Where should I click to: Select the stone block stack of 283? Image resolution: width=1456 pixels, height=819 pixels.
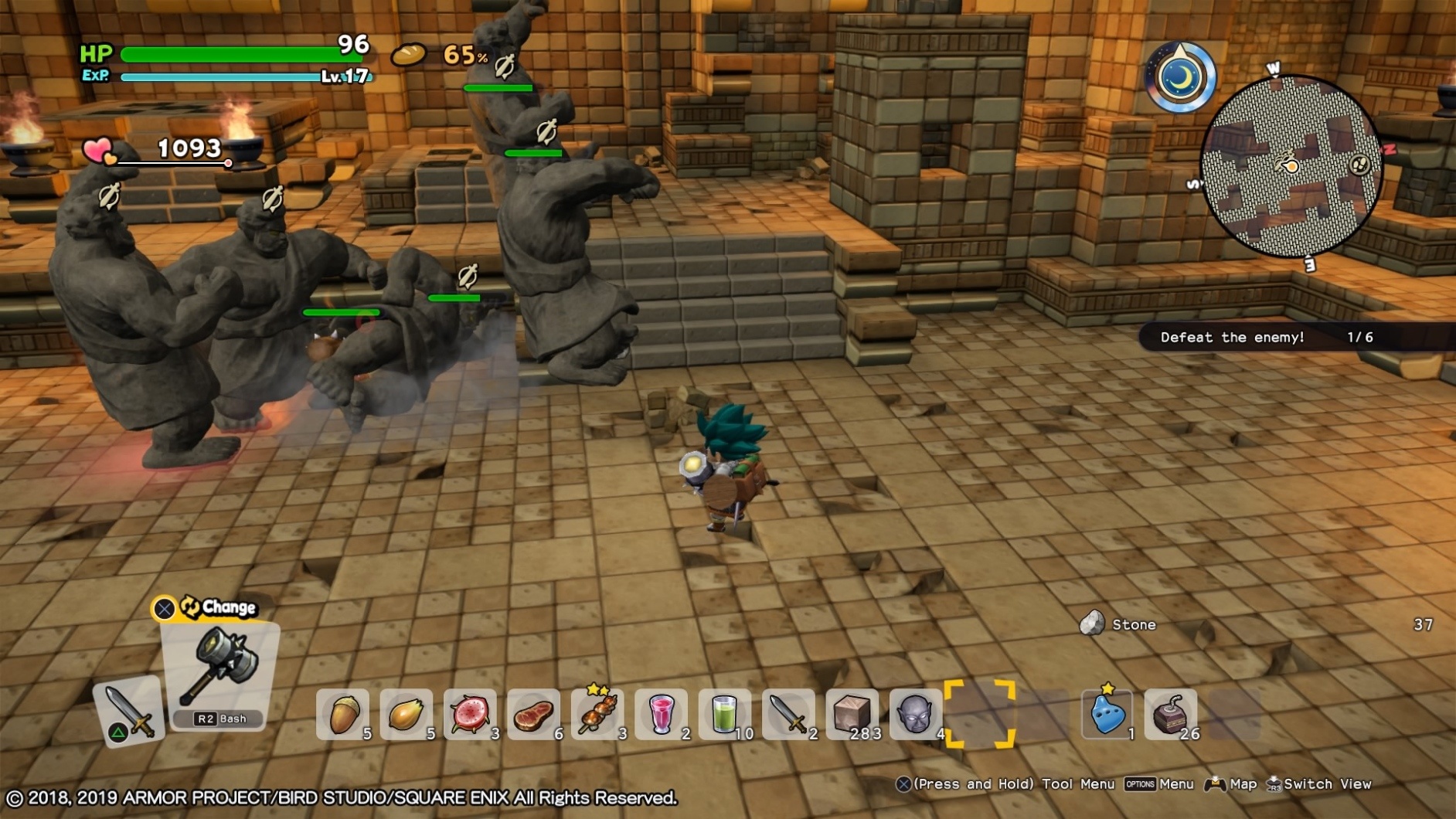852,712
